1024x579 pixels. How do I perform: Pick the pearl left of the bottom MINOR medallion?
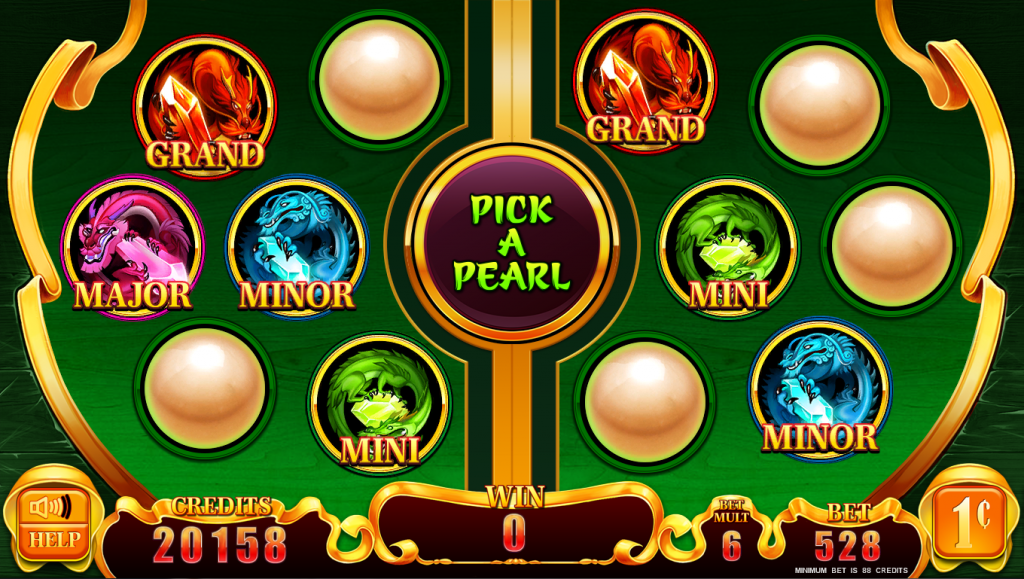[x=645, y=402]
